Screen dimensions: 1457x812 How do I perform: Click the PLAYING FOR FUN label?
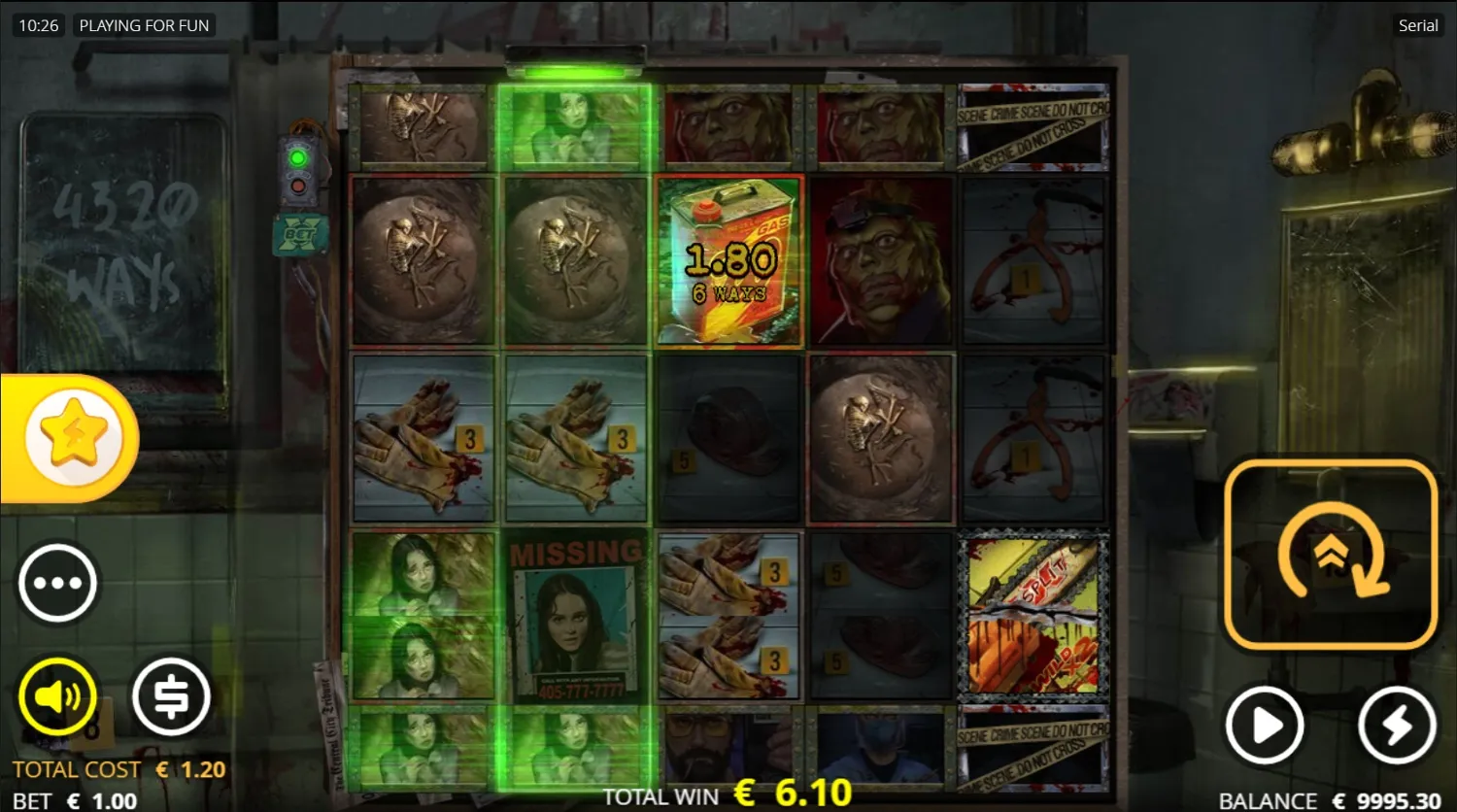(x=144, y=25)
